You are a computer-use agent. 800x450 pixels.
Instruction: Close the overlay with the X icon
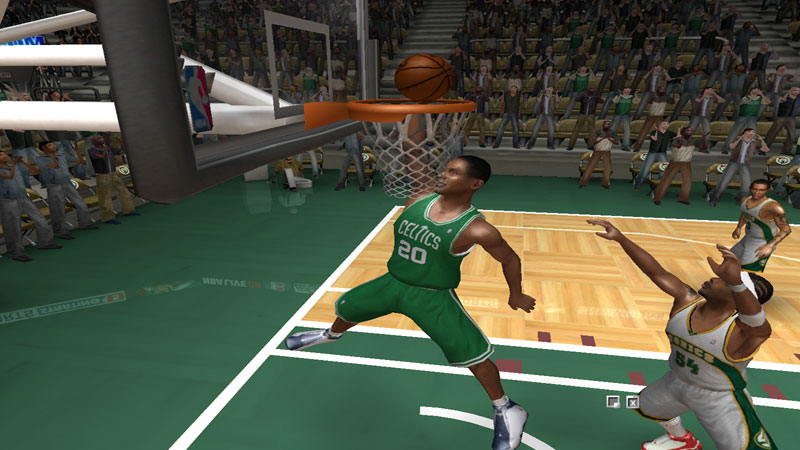coord(632,402)
